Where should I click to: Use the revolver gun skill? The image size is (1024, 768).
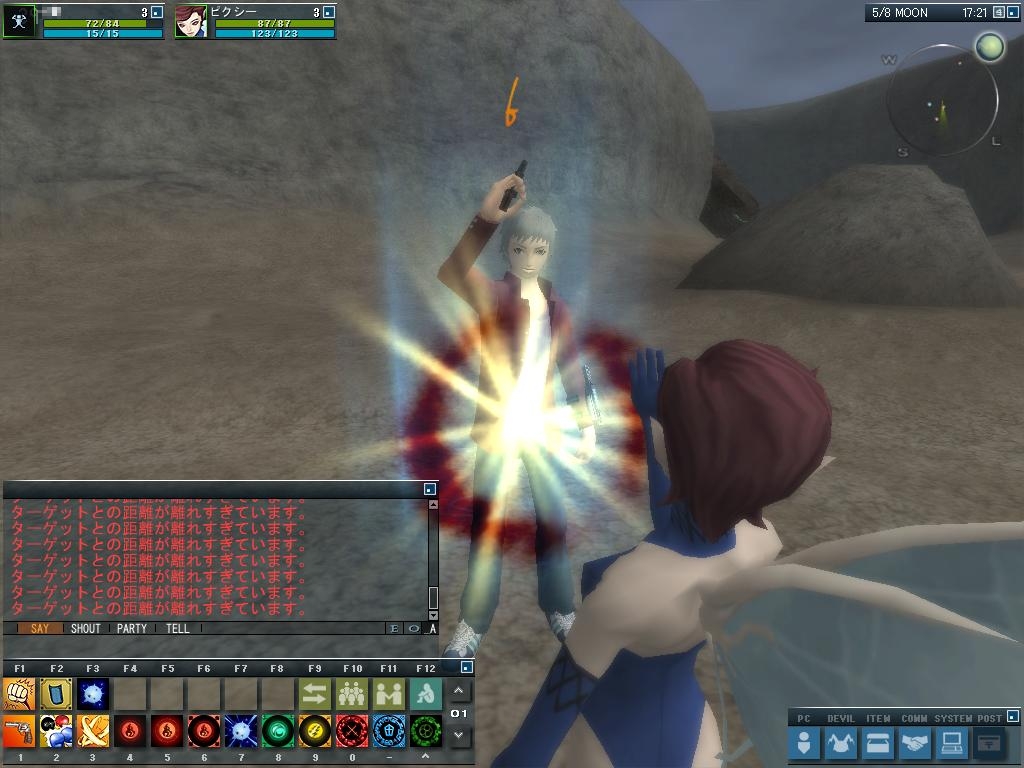coord(19,731)
